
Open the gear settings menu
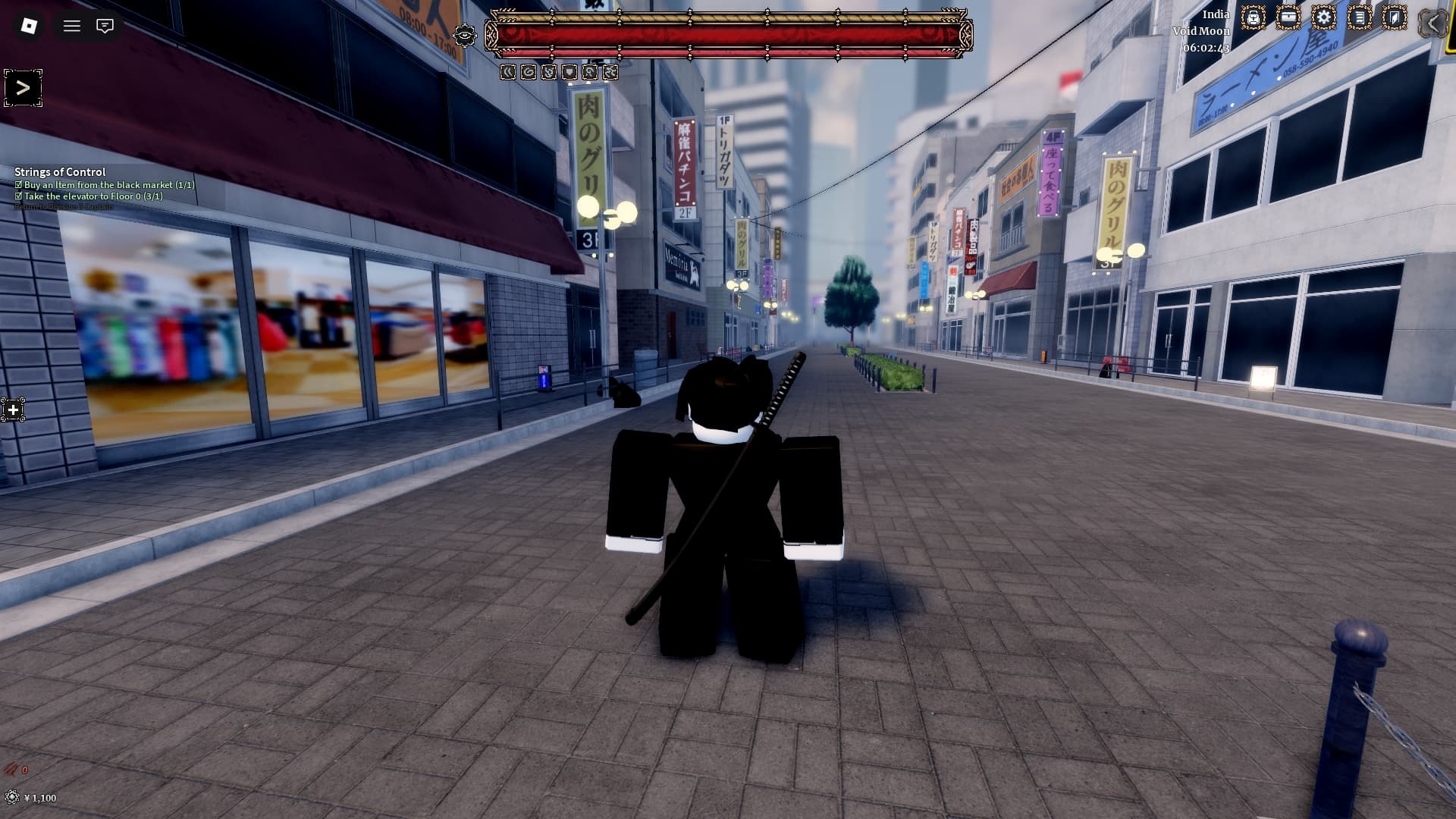click(1323, 18)
